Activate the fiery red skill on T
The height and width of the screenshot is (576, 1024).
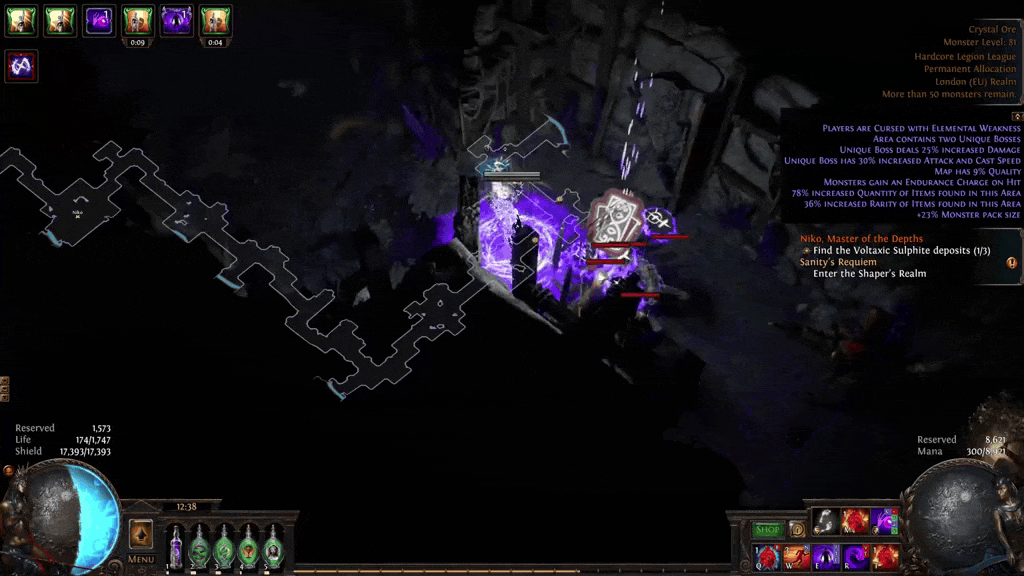click(884, 556)
